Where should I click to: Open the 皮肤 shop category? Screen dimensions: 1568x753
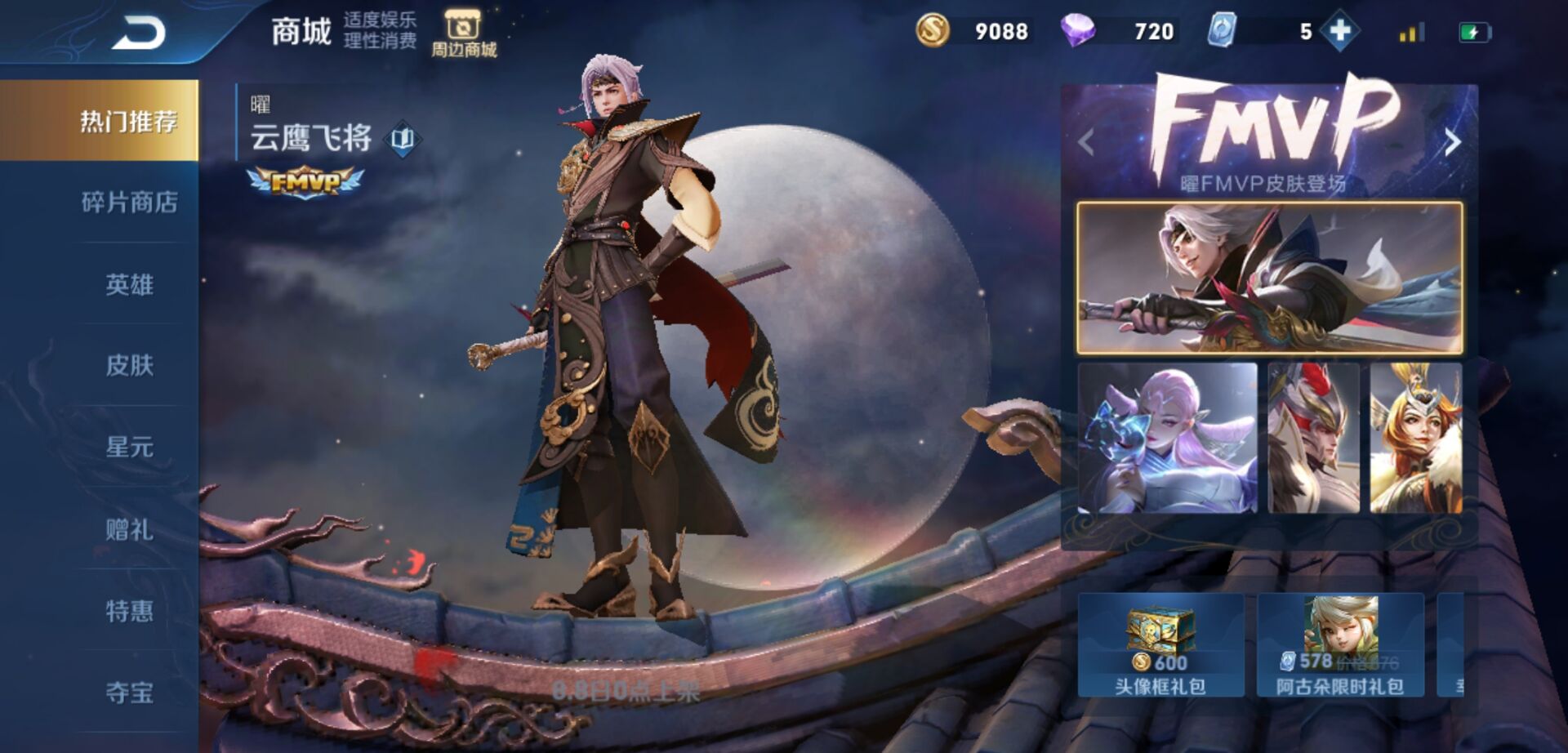coord(129,365)
